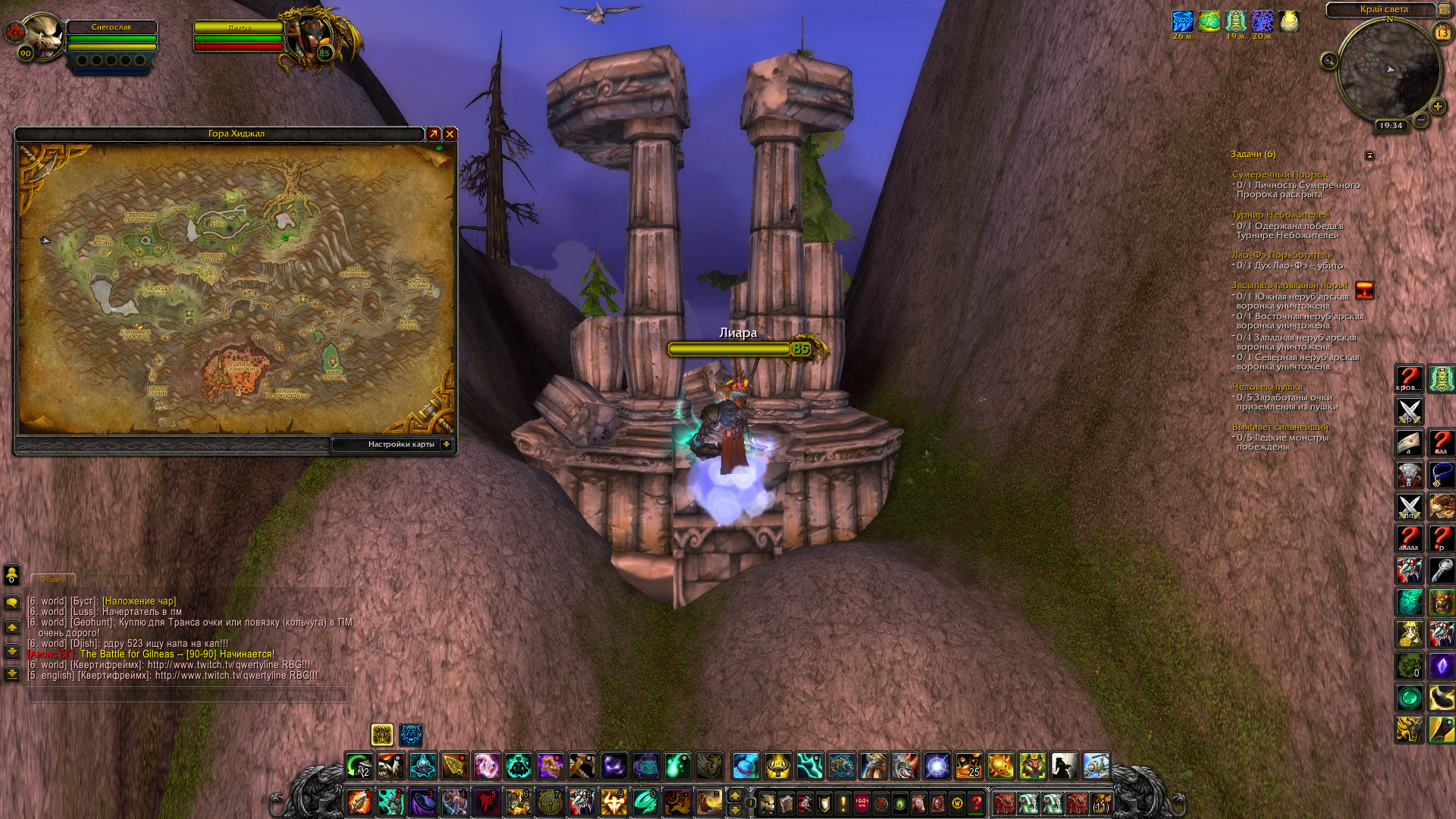The width and height of the screenshot is (1456, 819).
Task: Use the red quest item button
Action: click(x=1364, y=290)
